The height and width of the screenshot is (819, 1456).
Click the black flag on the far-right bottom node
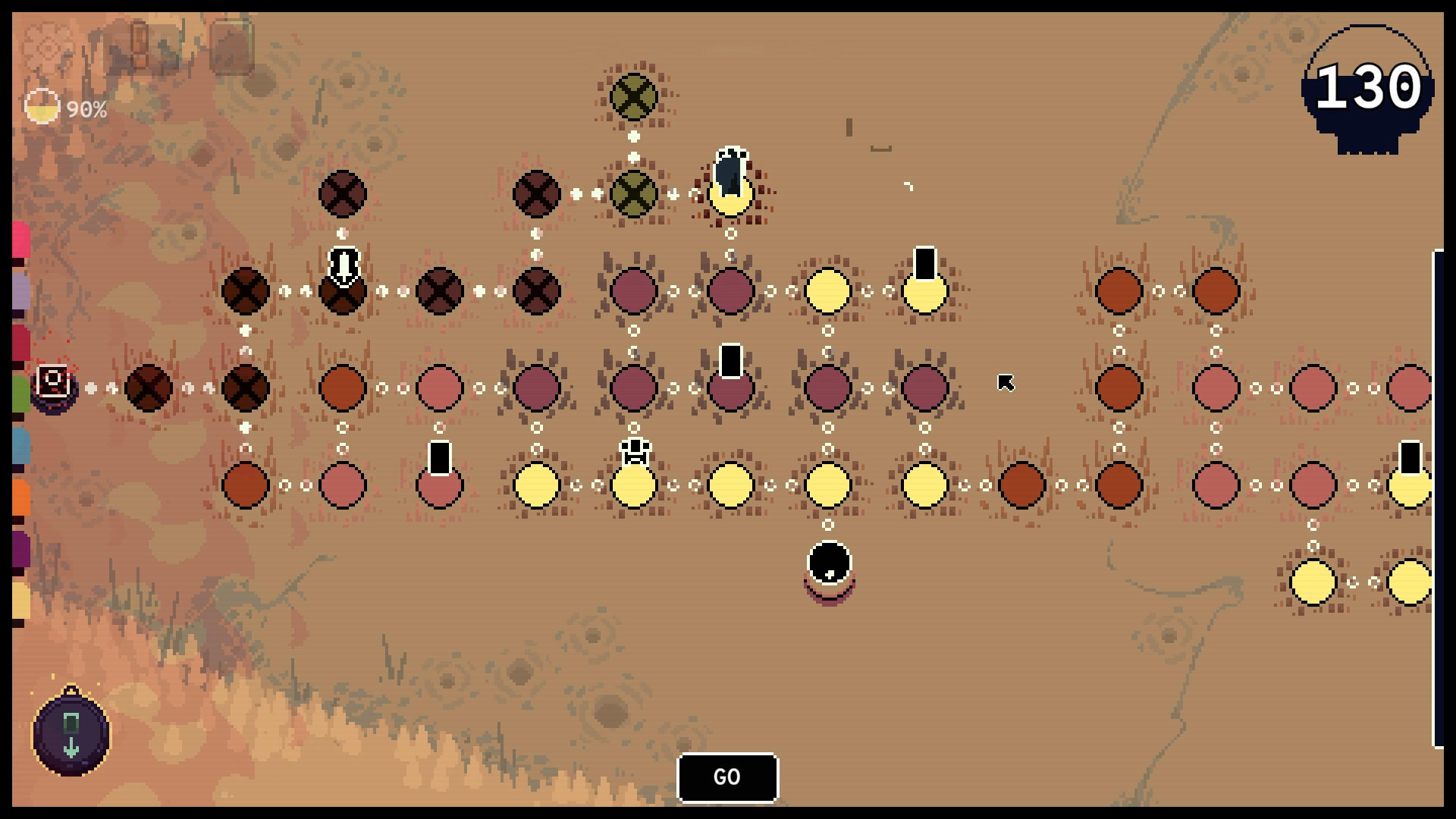click(x=1409, y=455)
